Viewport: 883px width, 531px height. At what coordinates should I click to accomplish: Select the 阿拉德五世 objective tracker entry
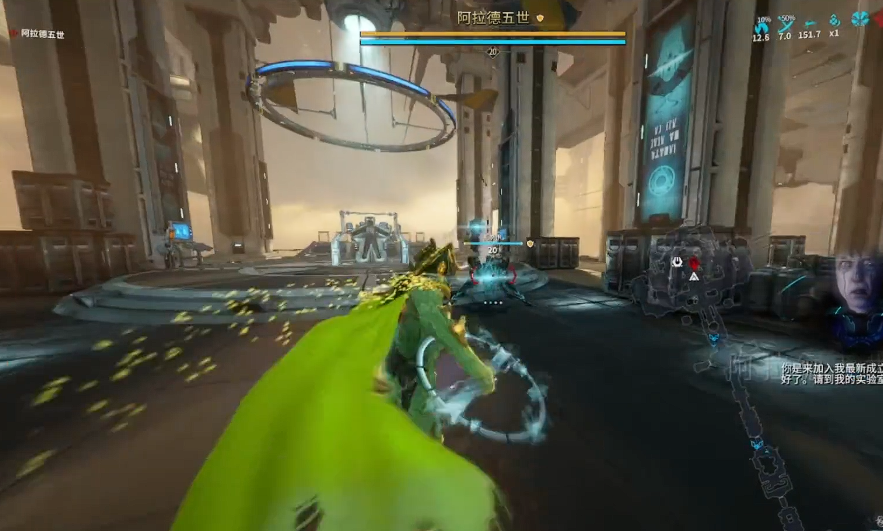coord(40,34)
